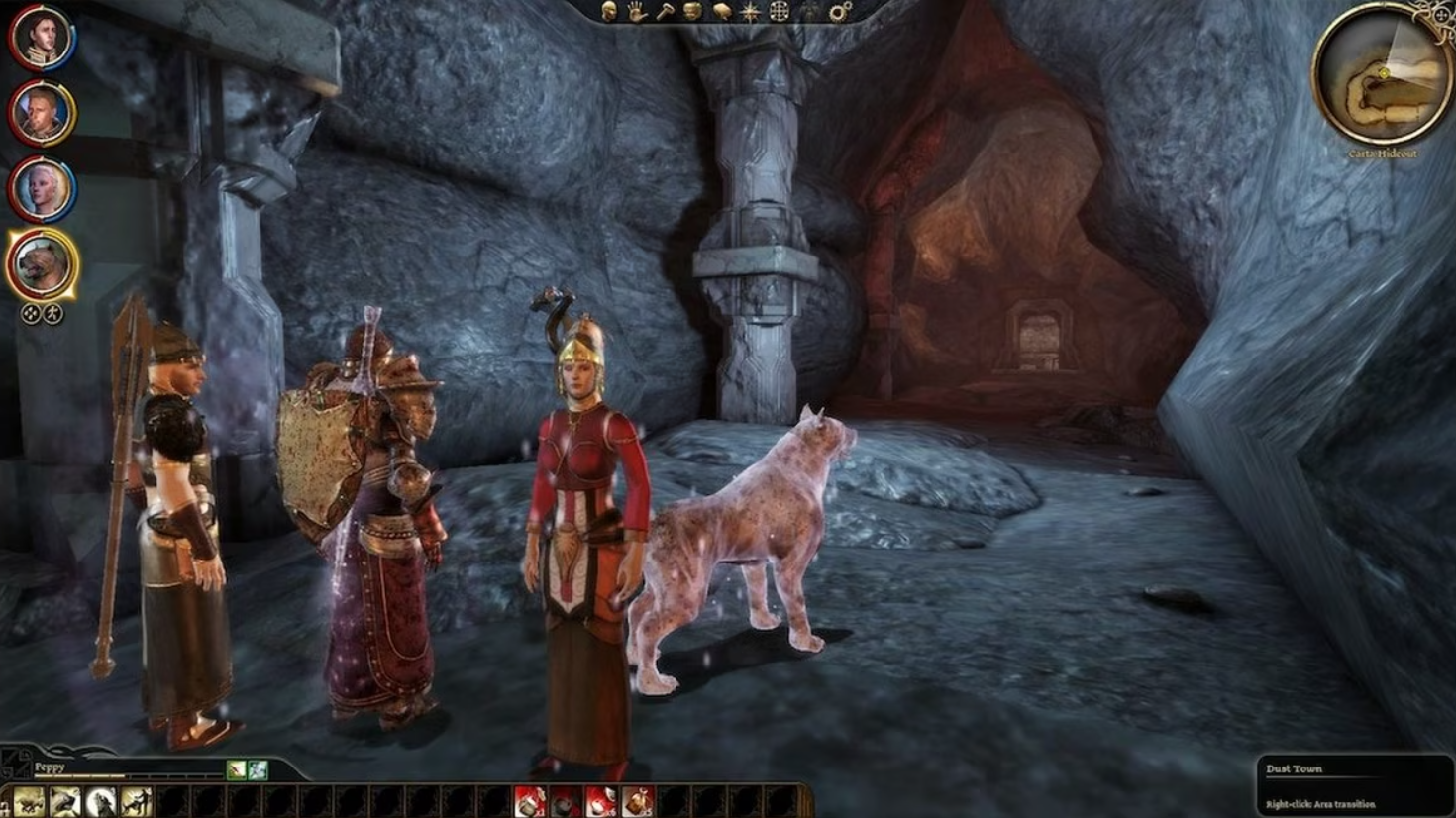Open the Inventory hammer icon
Image resolution: width=1456 pixels, height=818 pixels.
(x=666, y=12)
